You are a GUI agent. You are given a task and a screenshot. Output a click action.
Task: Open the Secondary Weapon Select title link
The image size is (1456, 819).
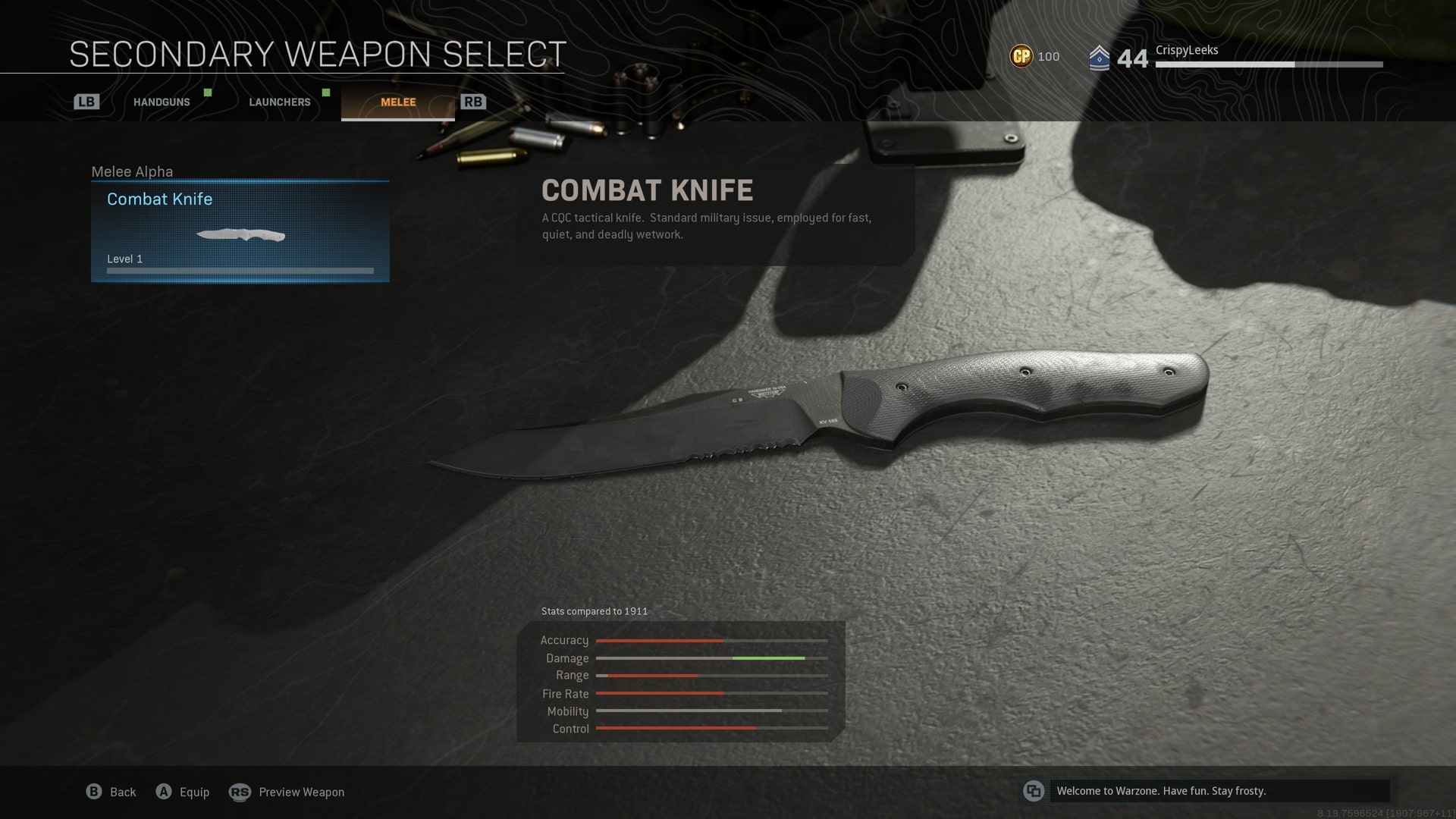tap(317, 53)
